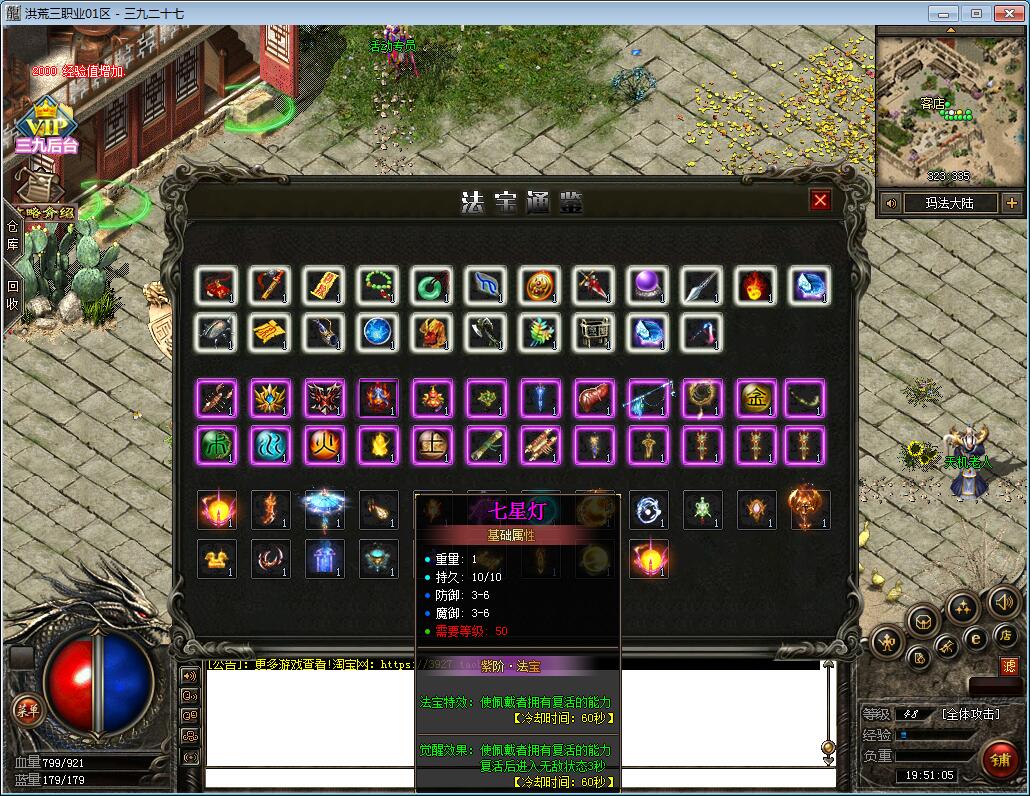Open the 店 shop round button
Viewport: 1030px width, 796px height.
click(x=1004, y=635)
